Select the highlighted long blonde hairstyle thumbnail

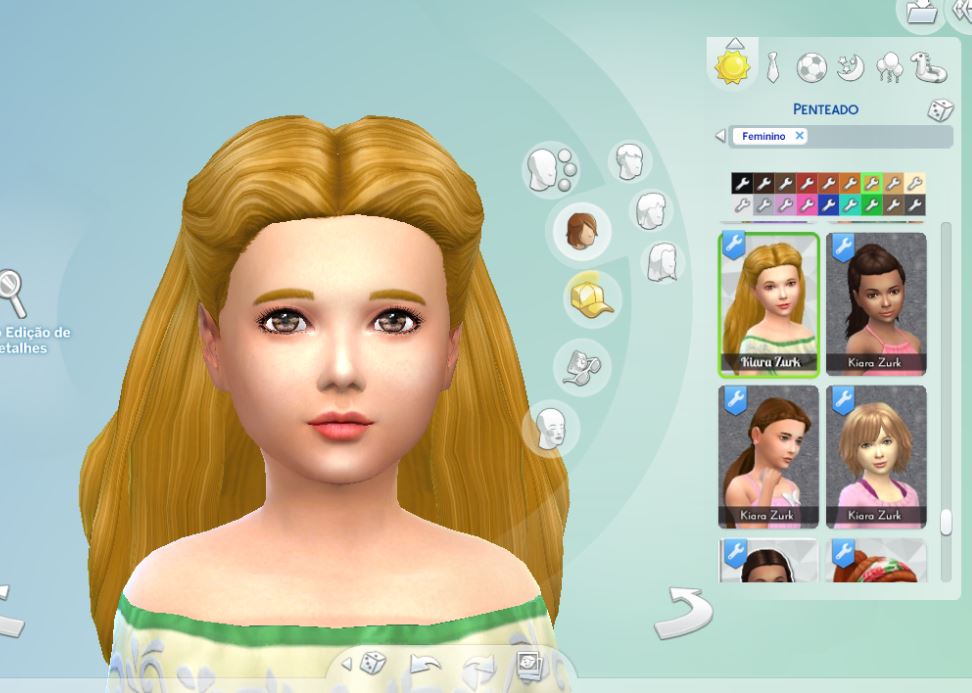(768, 304)
